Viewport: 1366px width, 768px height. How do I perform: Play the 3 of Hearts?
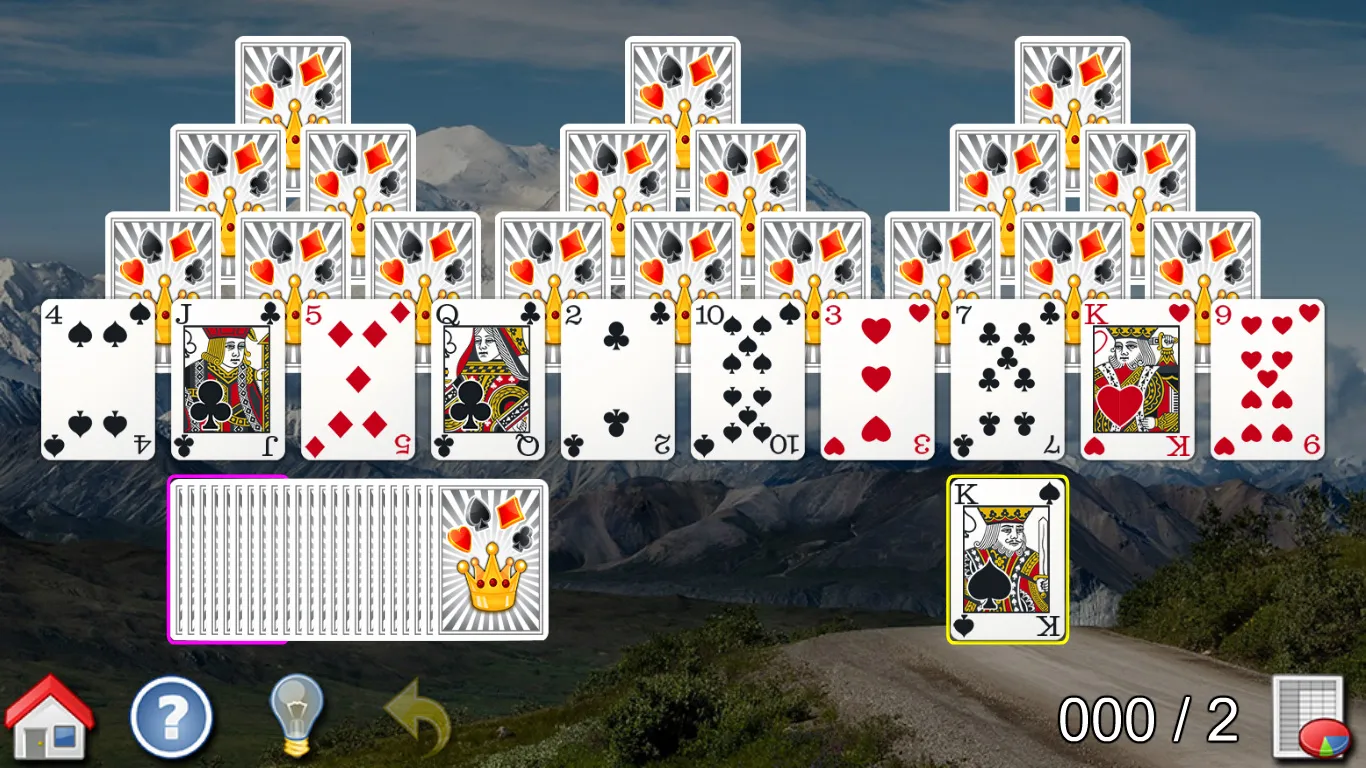pos(877,380)
